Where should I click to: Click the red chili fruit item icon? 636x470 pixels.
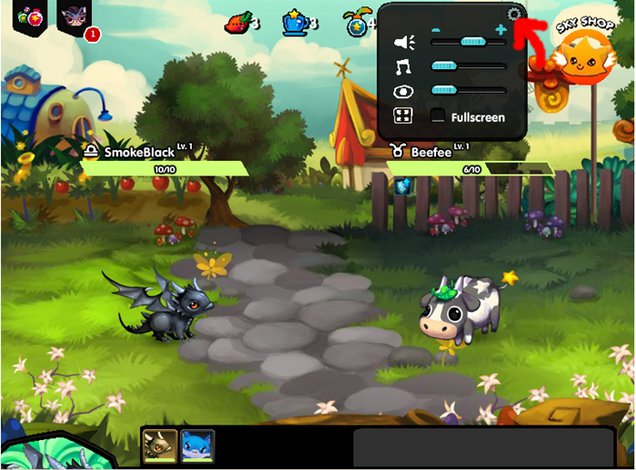(x=236, y=20)
